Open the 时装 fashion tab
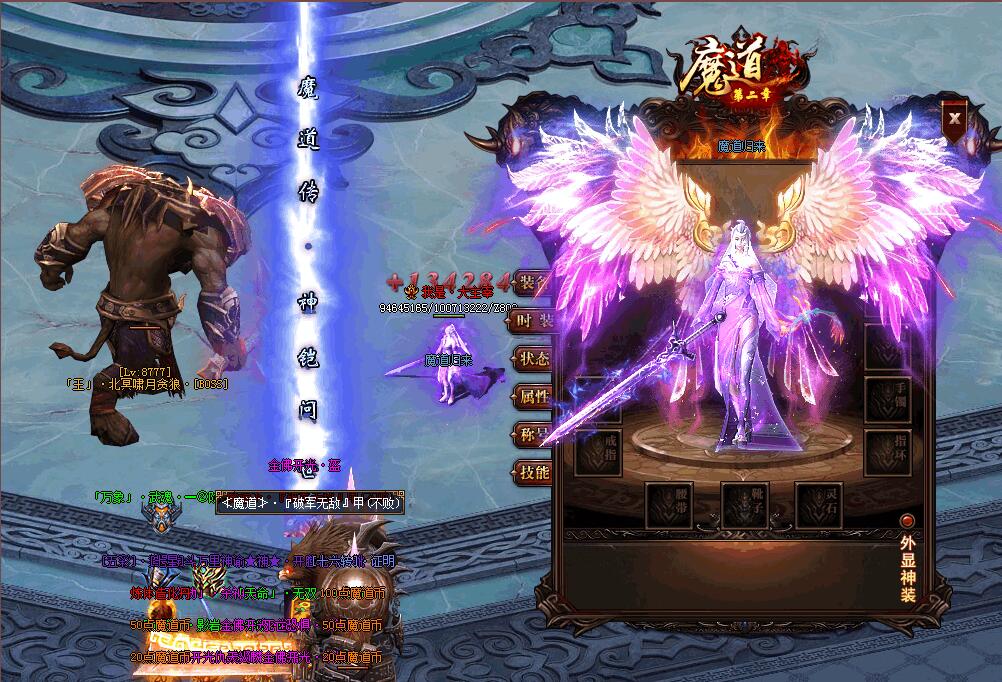 (x=531, y=321)
